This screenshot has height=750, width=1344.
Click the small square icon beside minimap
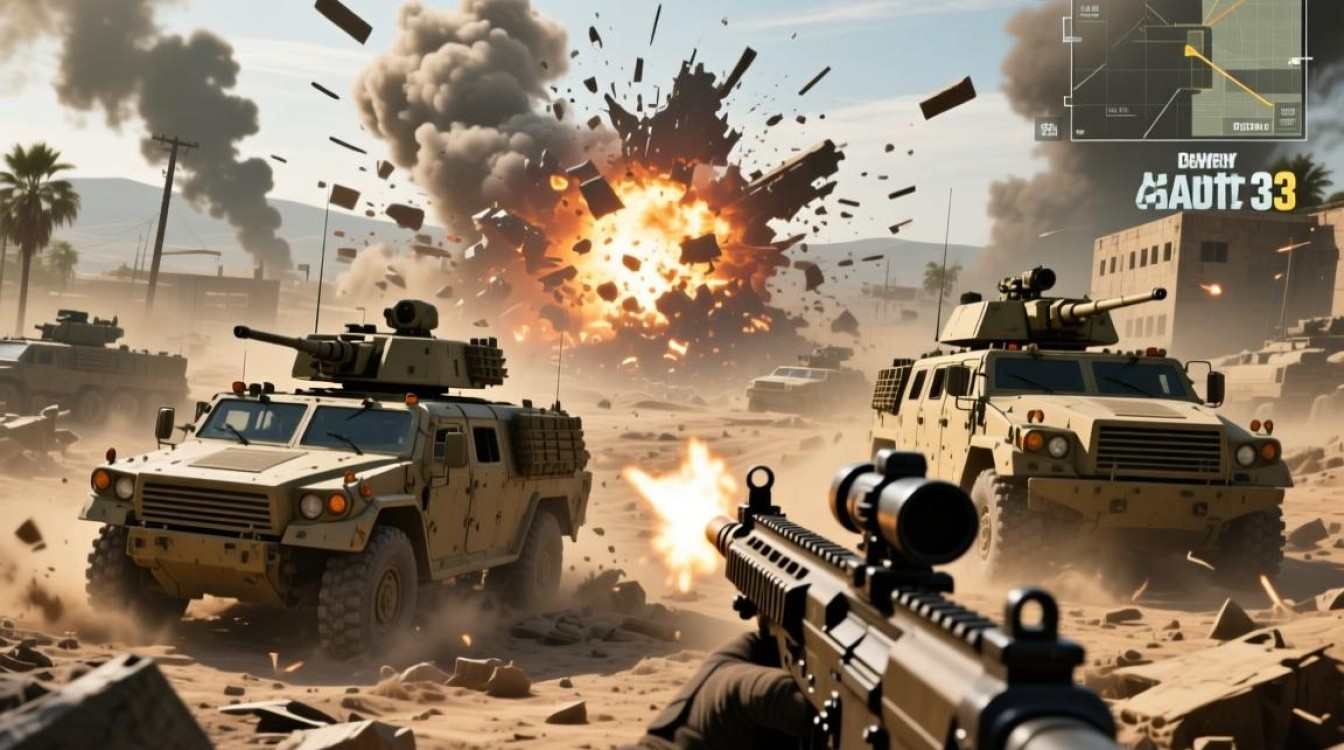tap(1049, 128)
